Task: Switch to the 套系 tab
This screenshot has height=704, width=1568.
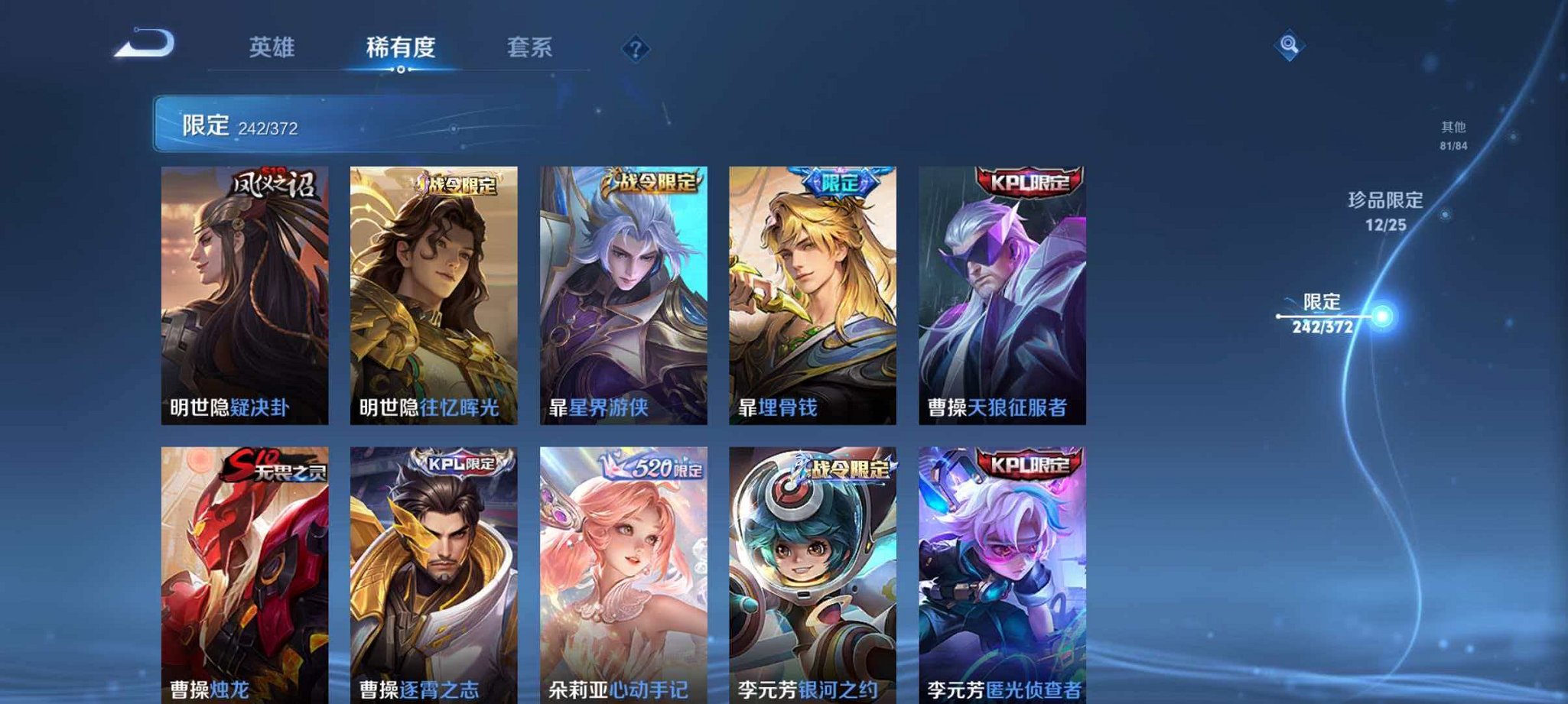Action: pos(530,47)
